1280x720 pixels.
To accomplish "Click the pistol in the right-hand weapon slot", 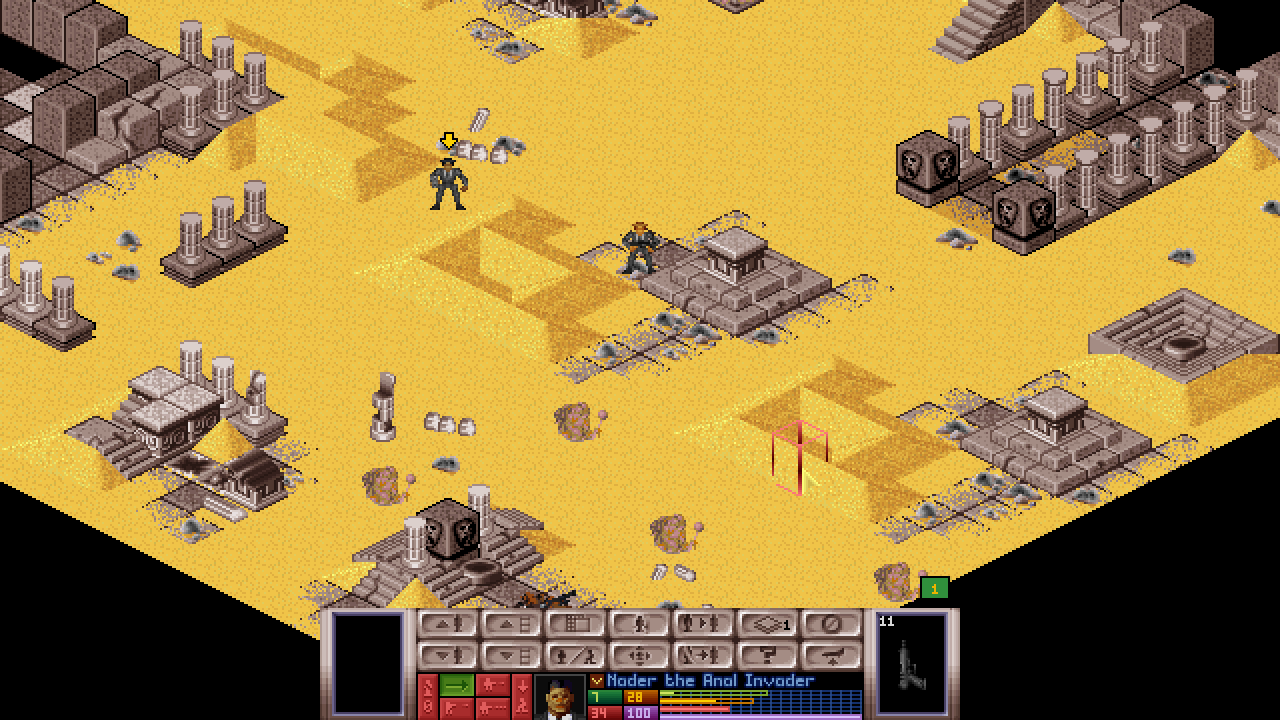I will [911, 665].
